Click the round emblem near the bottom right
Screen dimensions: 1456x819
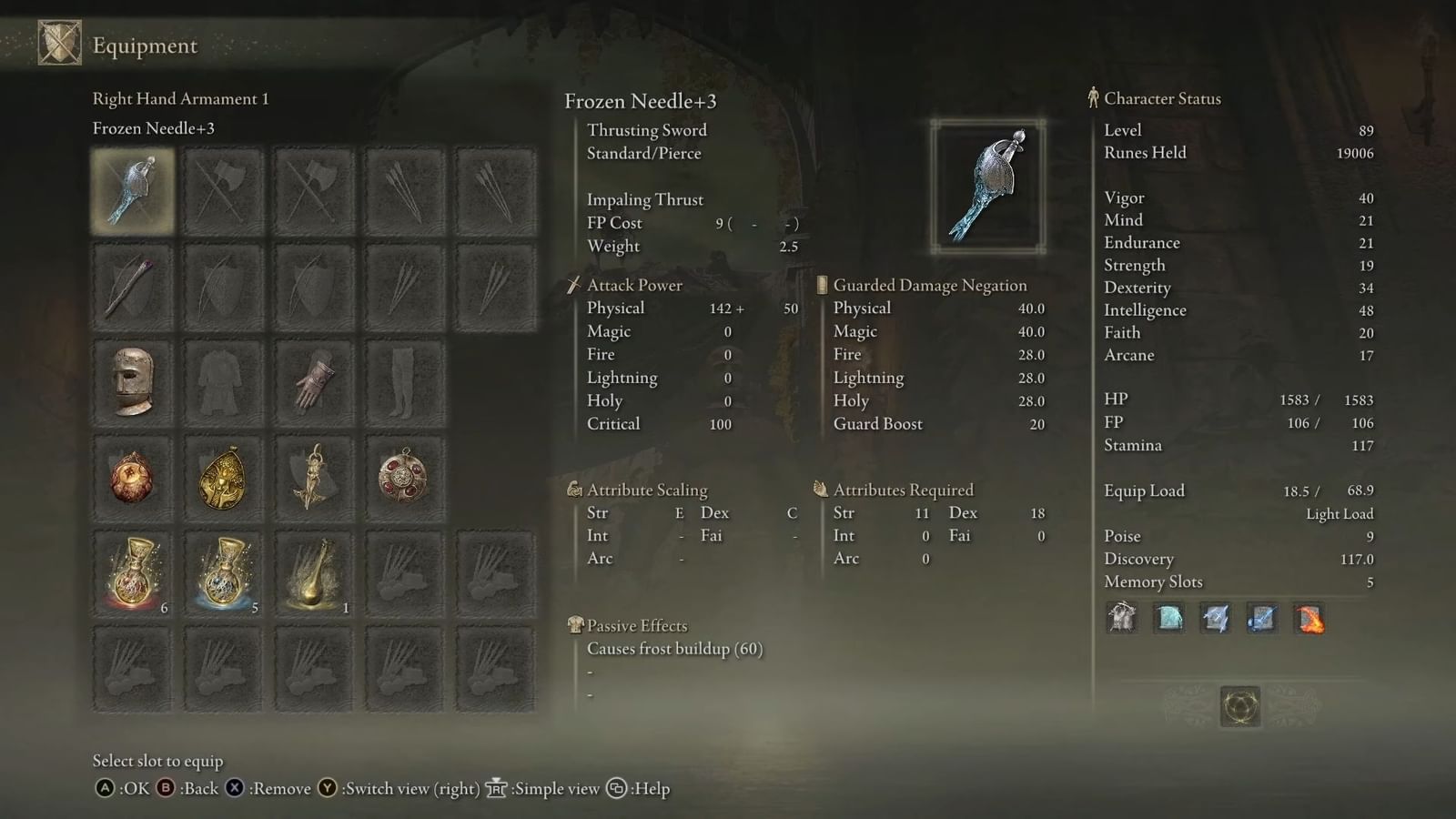[1239, 707]
